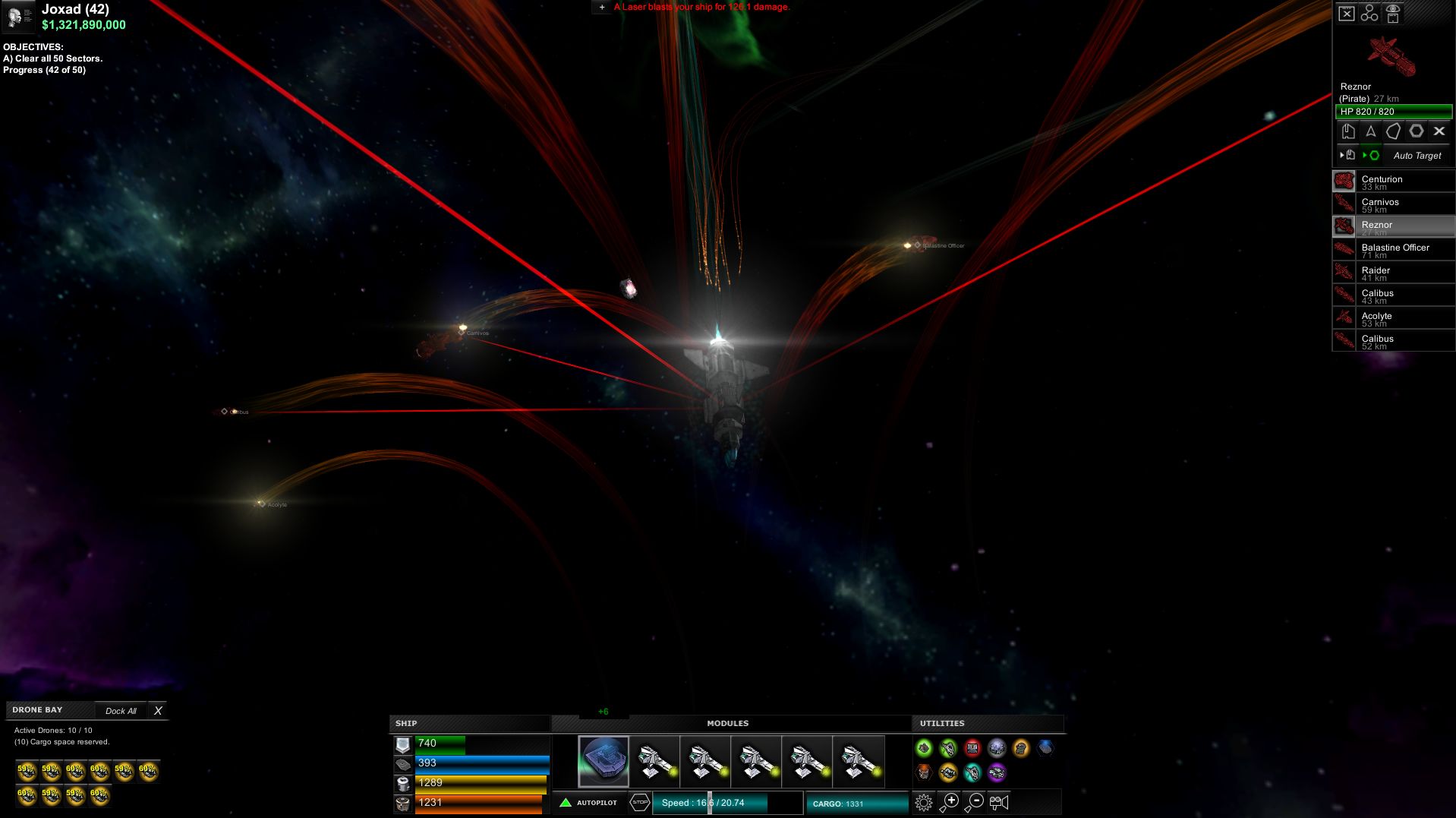Activate the purple utility orb
Viewport: 1456px width, 818px height.
(x=996, y=773)
